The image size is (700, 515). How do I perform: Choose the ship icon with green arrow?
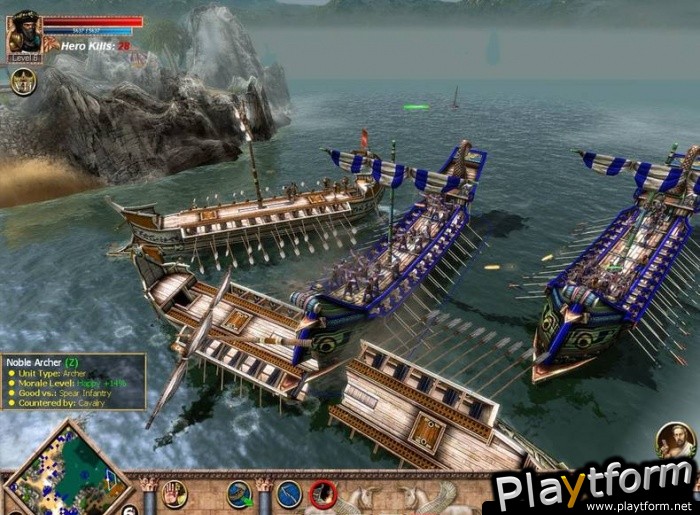[240, 494]
